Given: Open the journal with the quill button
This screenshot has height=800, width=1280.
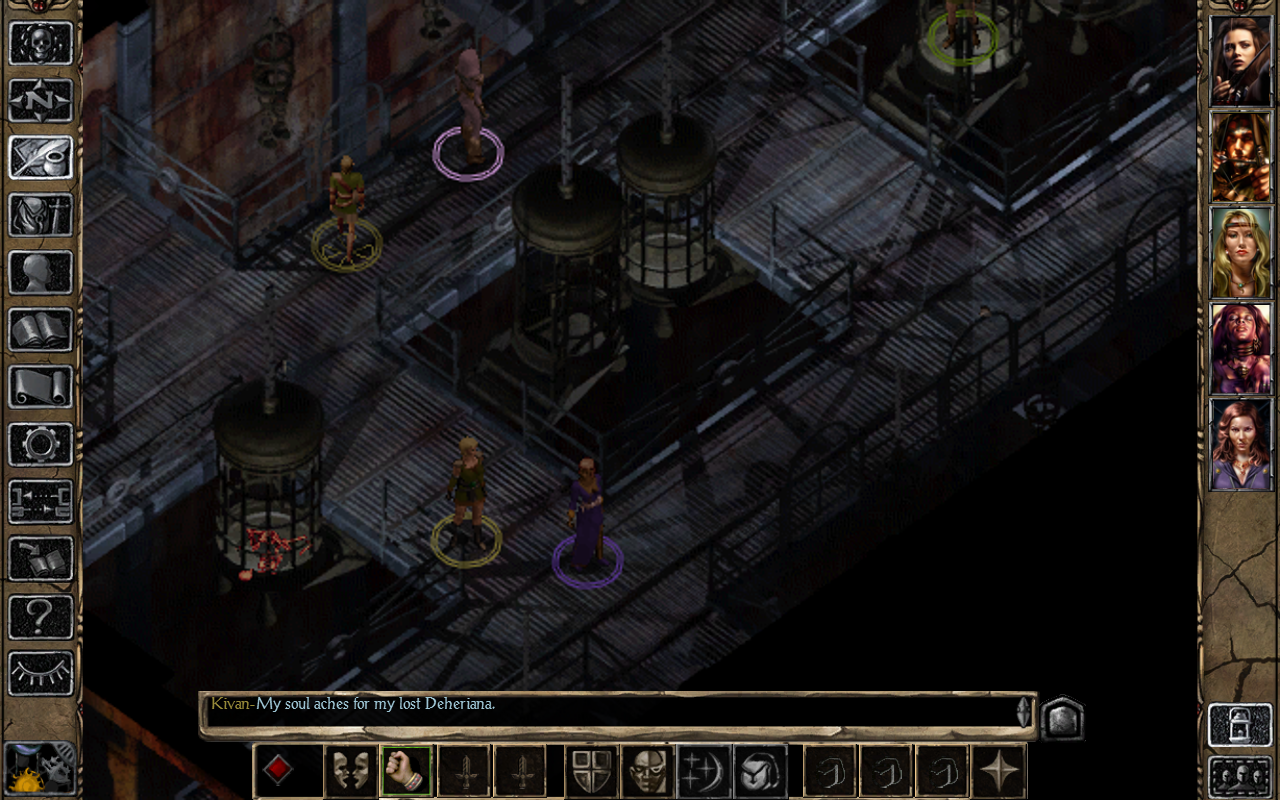Looking at the screenshot, I should coord(41,158).
